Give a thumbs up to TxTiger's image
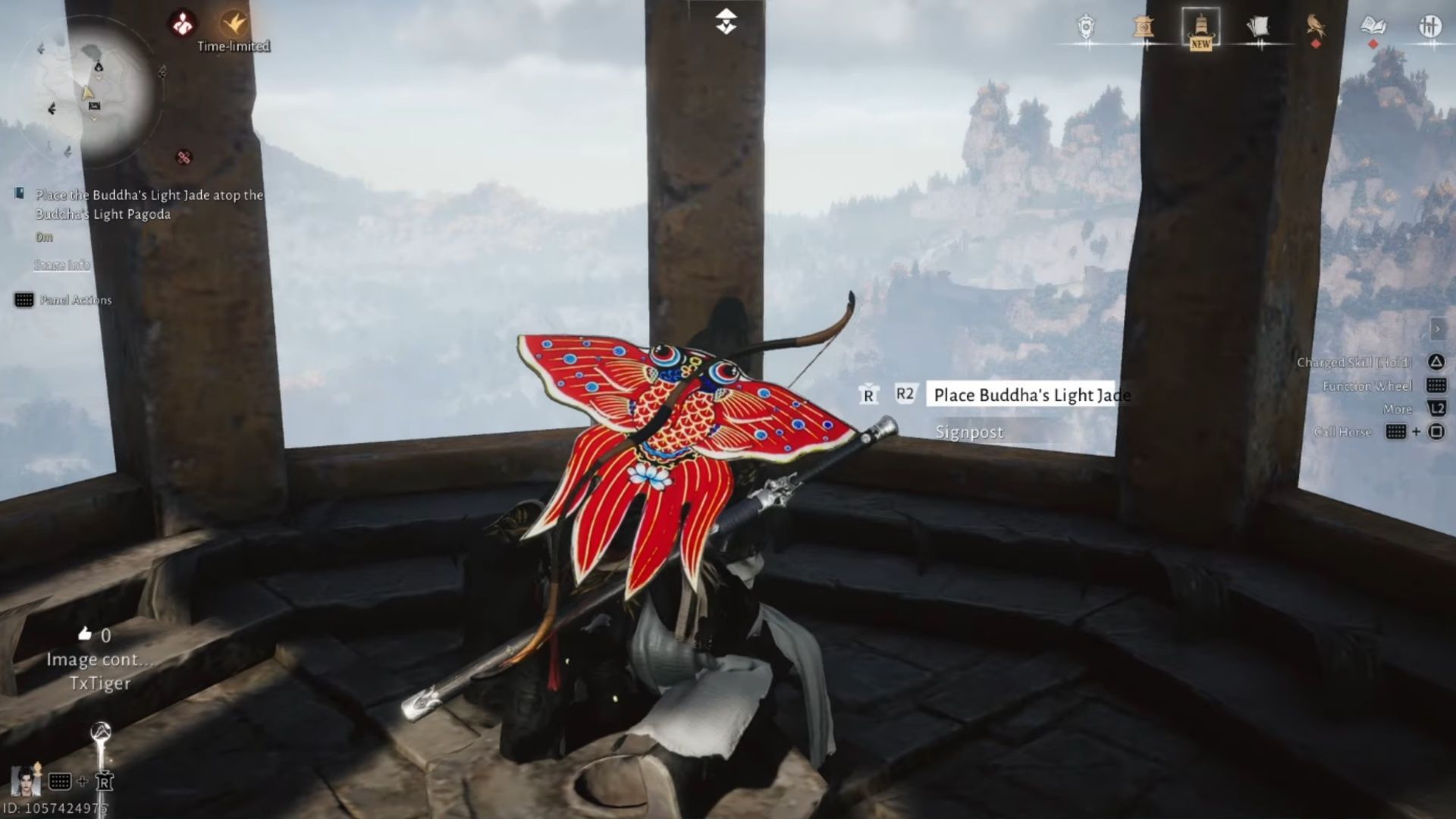 (86, 635)
